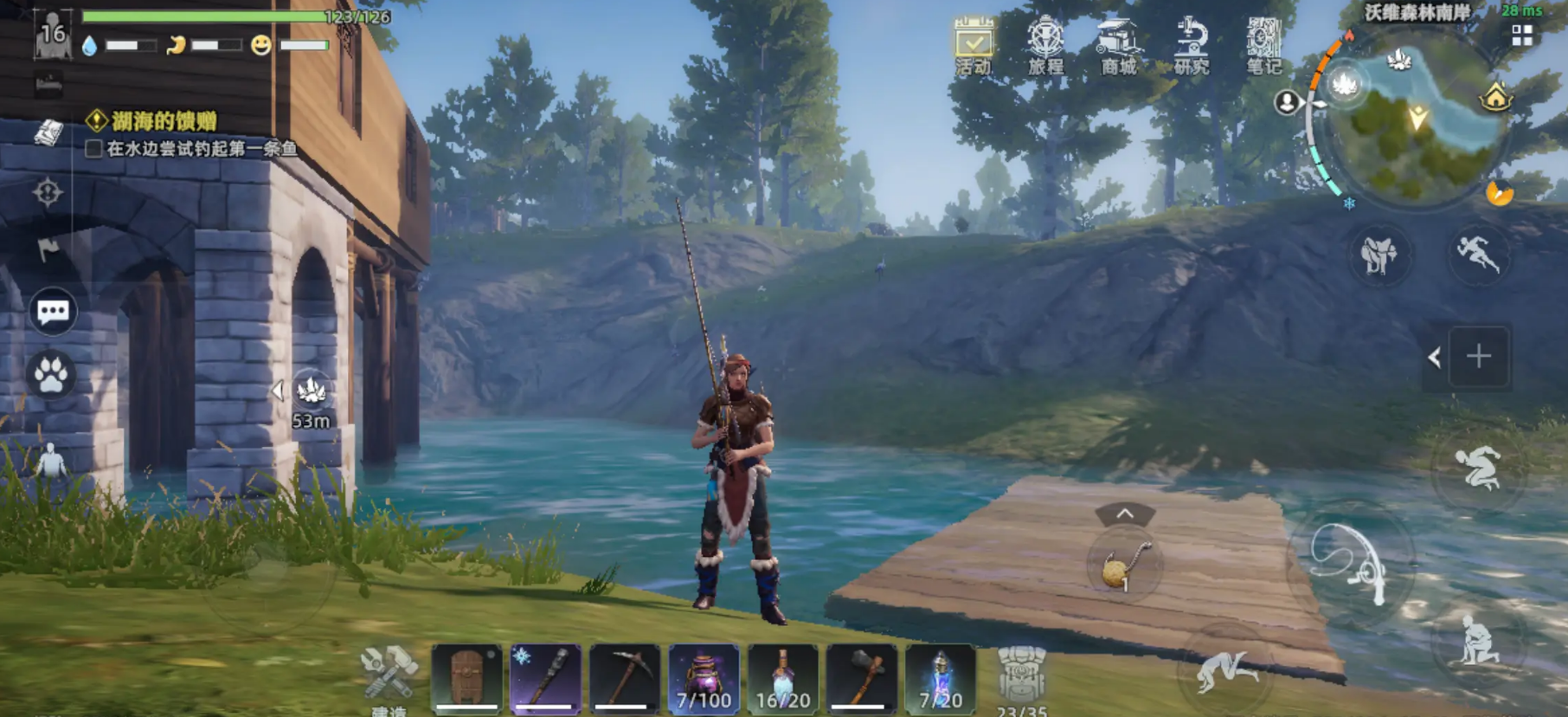Open the chat bubble panel
Viewport: 1568px width, 717px height.
(x=53, y=312)
